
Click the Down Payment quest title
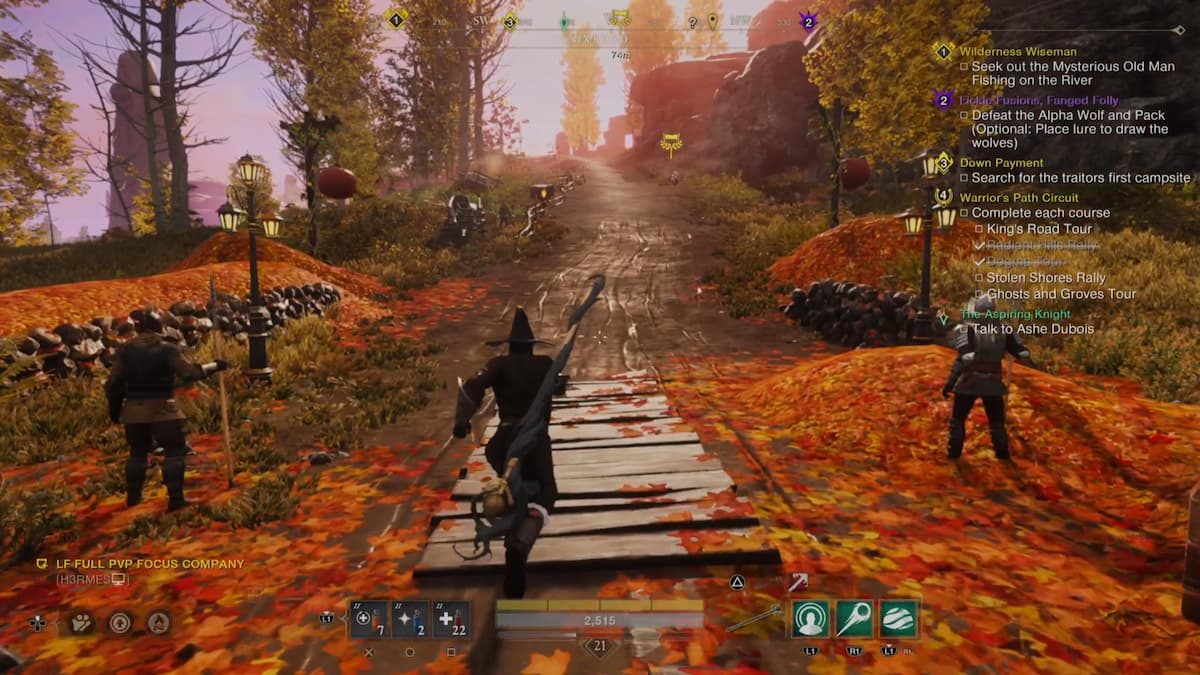[1001, 162]
